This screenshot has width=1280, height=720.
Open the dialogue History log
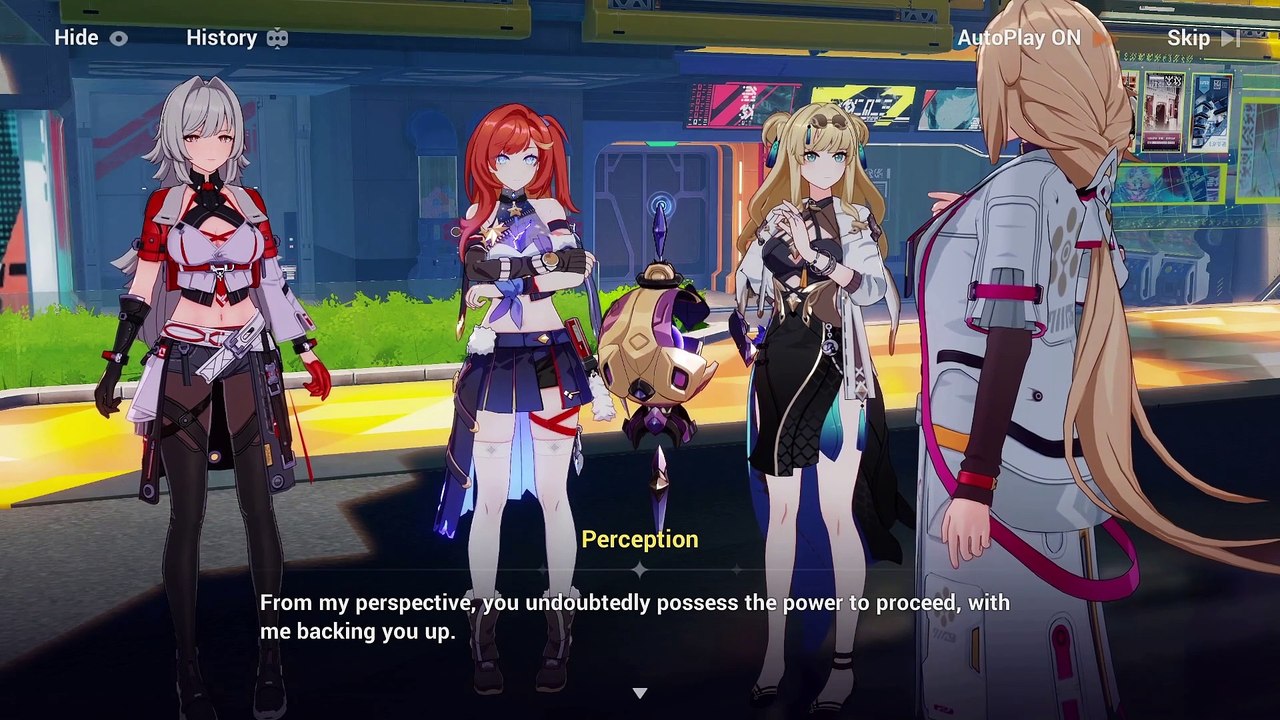point(237,38)
